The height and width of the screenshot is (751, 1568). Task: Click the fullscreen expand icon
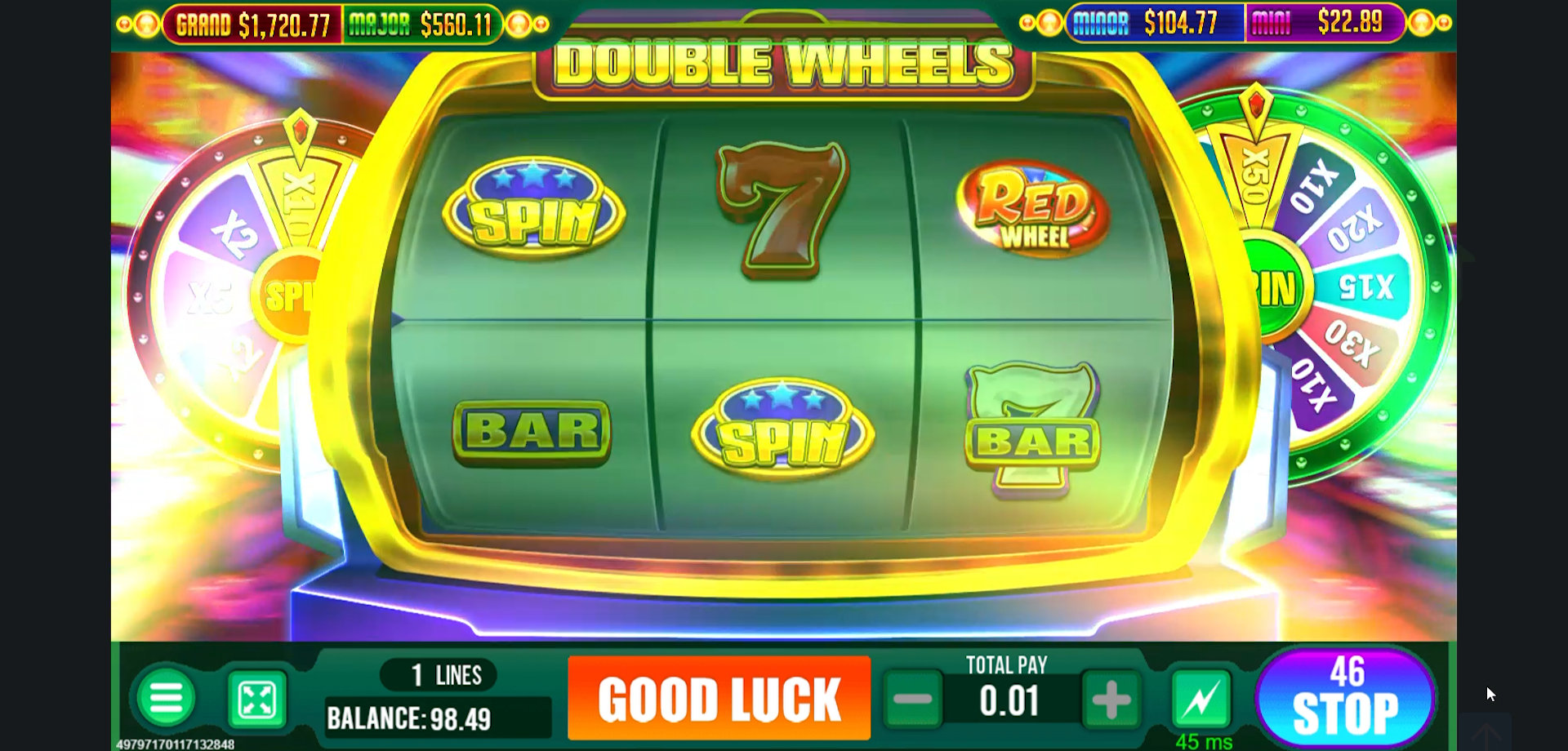255,698
